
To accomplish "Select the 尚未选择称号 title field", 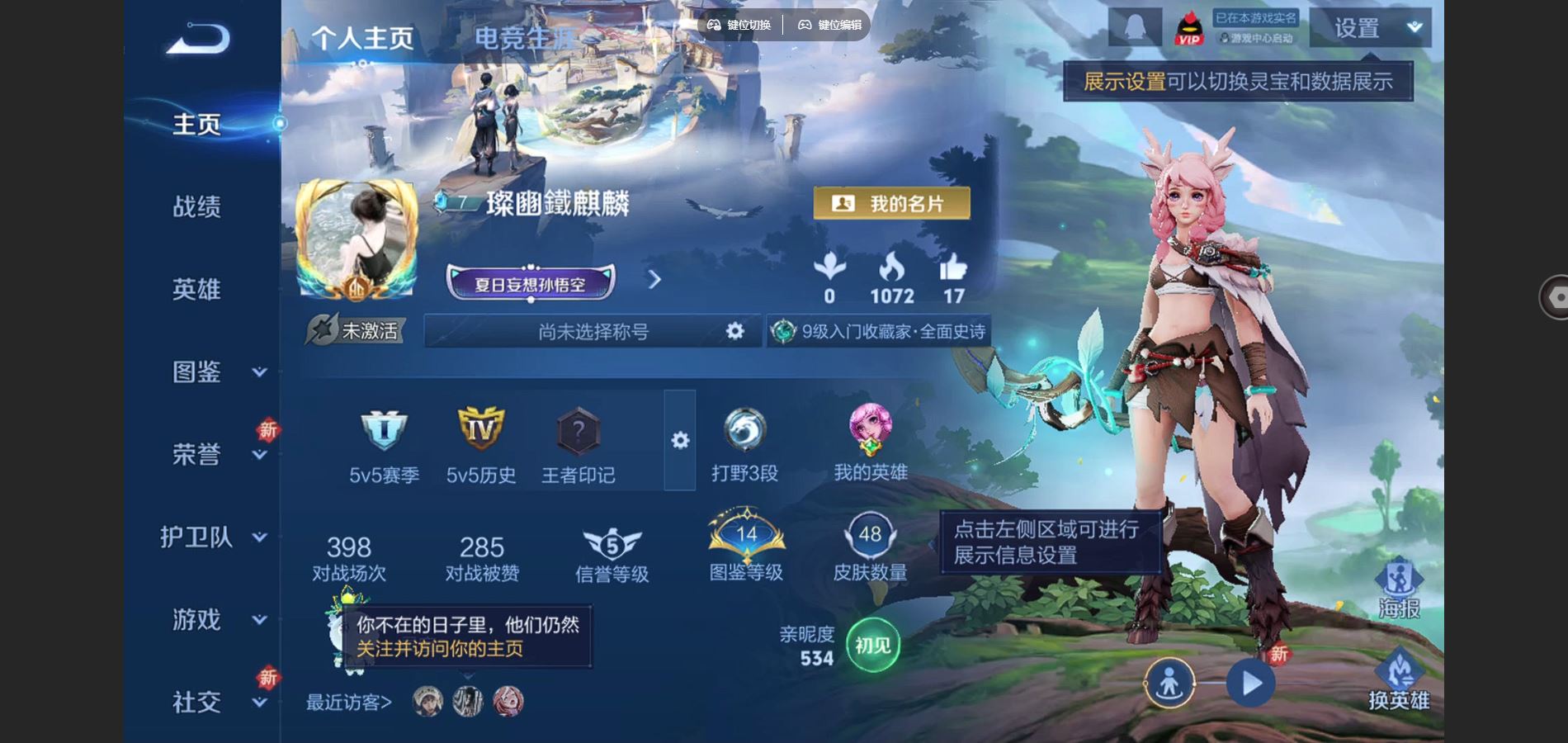I will (x=593, y=331).
